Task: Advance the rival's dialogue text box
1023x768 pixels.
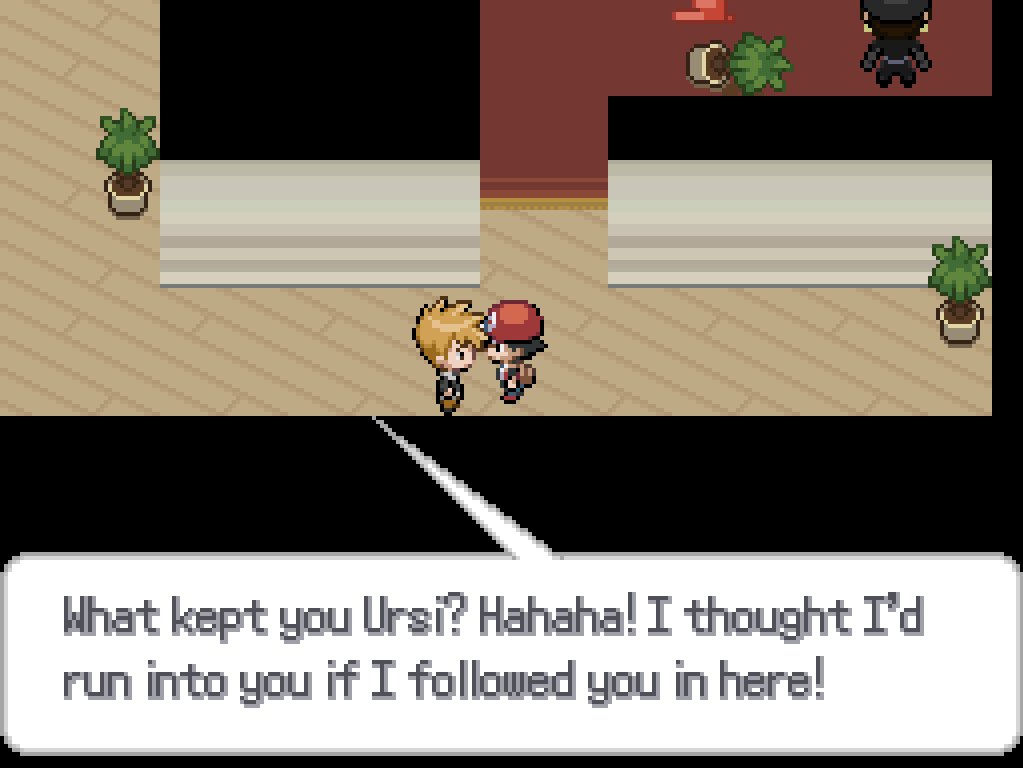Action: click(x=511, y=652)
